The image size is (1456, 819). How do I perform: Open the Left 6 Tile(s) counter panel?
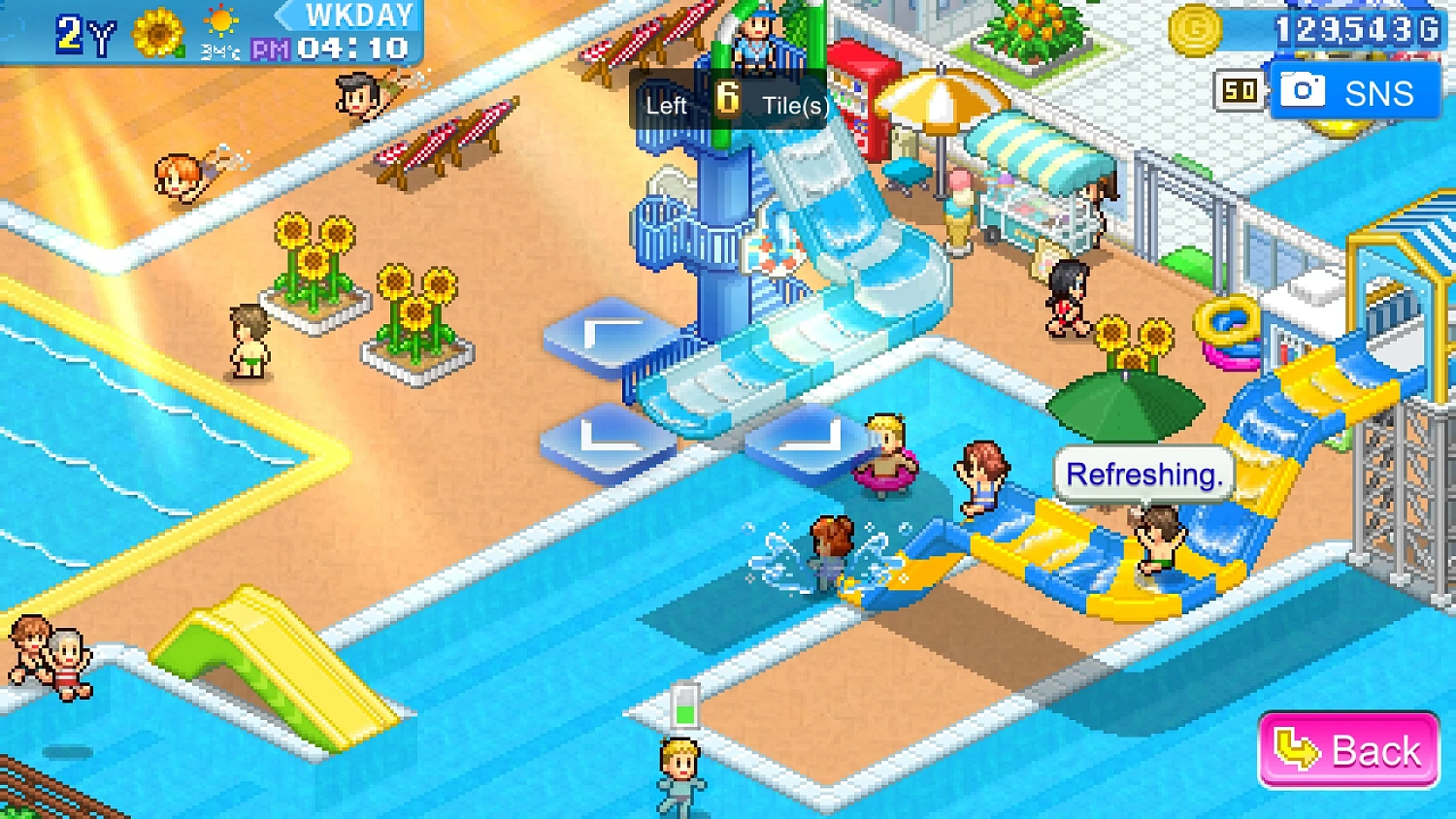[x=730, y=99]
